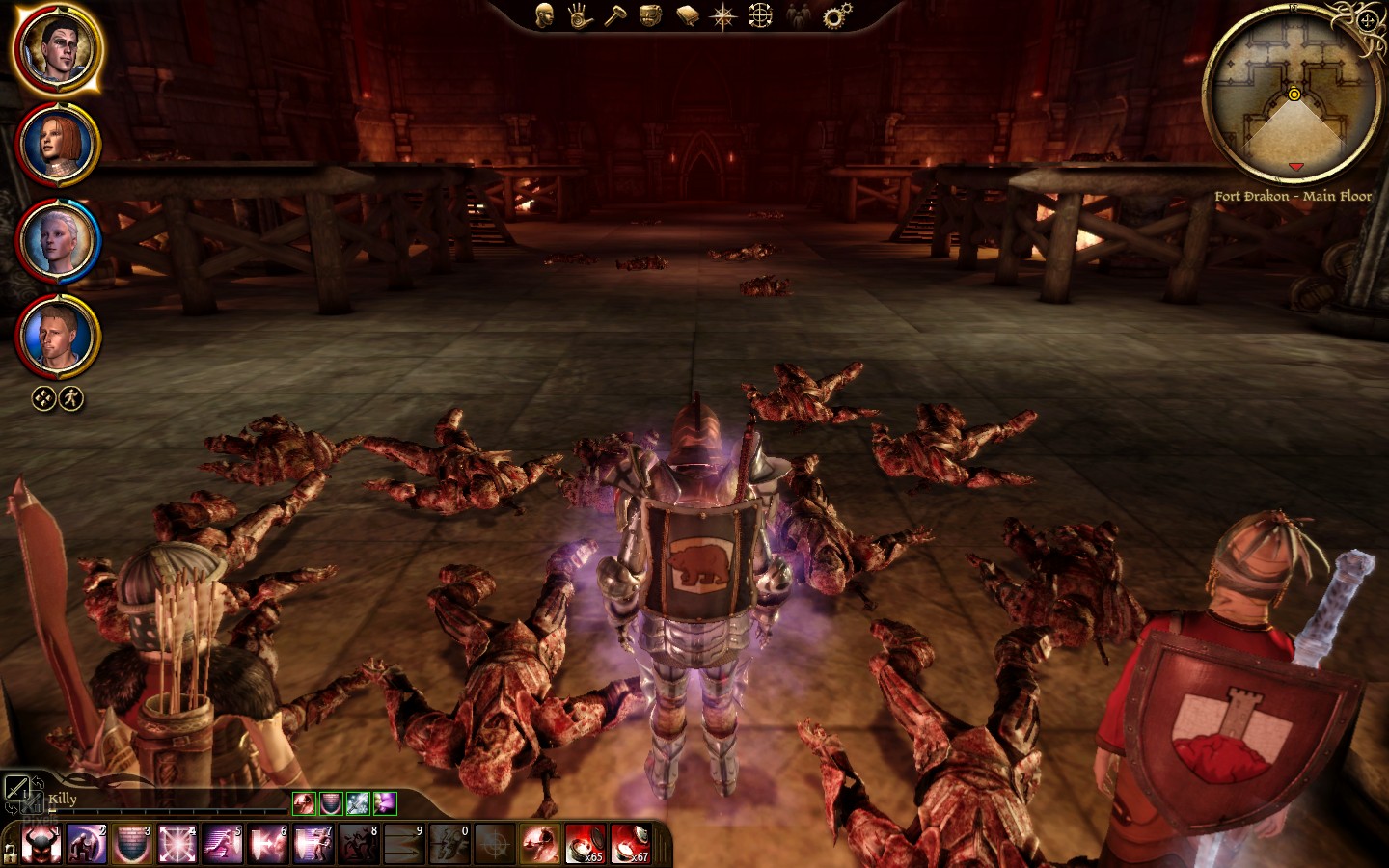1389x868 pixels.
Task: Select all party members with the four-dot button
Action: coord(43,398)
